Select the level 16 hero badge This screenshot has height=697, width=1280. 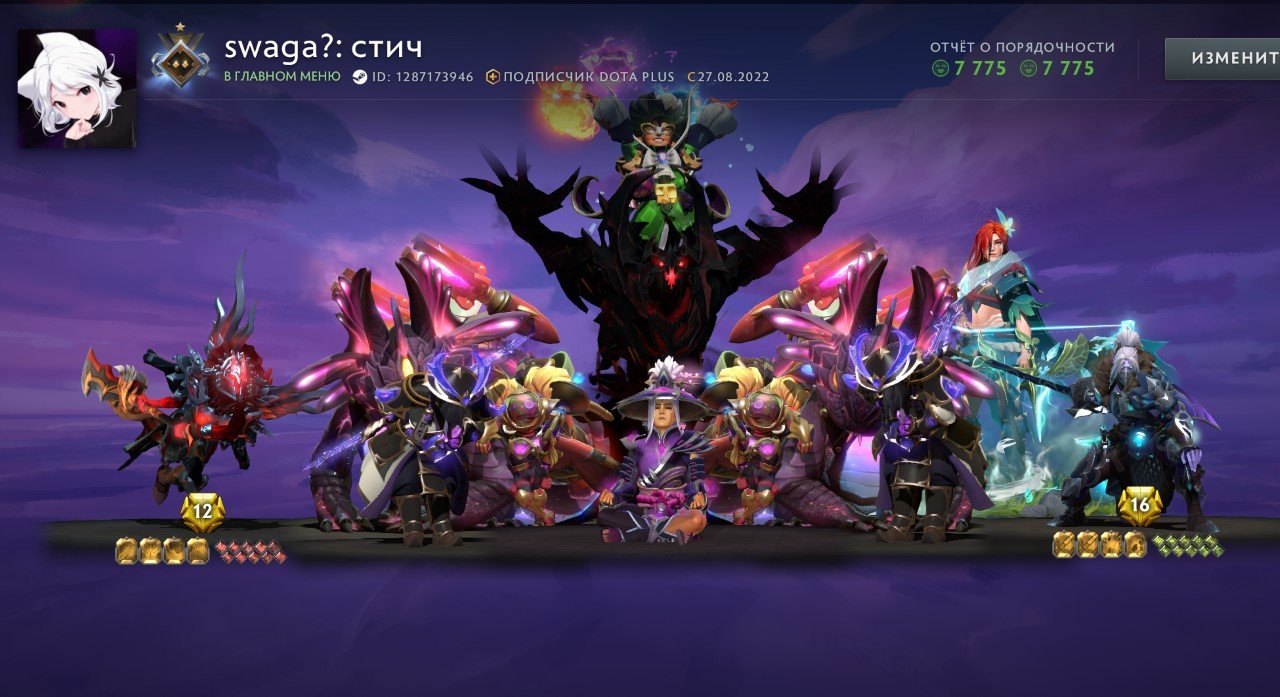(1140, 505)
